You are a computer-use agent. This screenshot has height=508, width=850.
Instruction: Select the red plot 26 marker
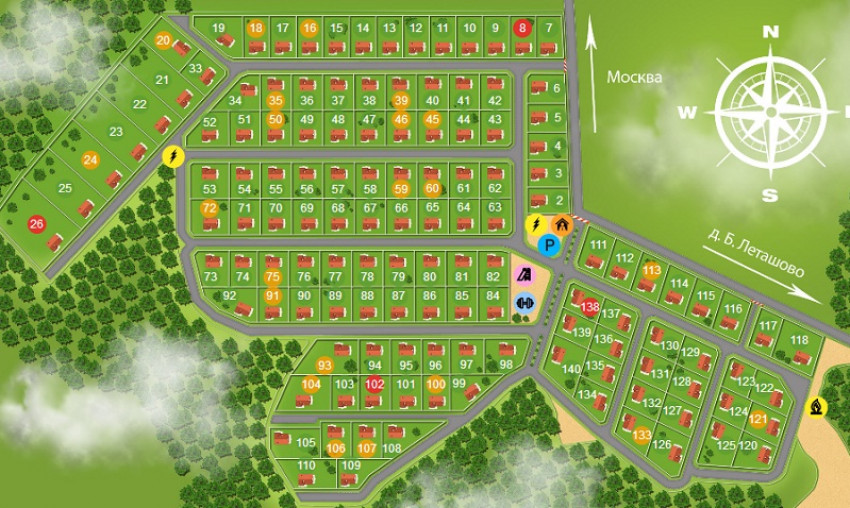pyautogui.click(x=37, y=224)
